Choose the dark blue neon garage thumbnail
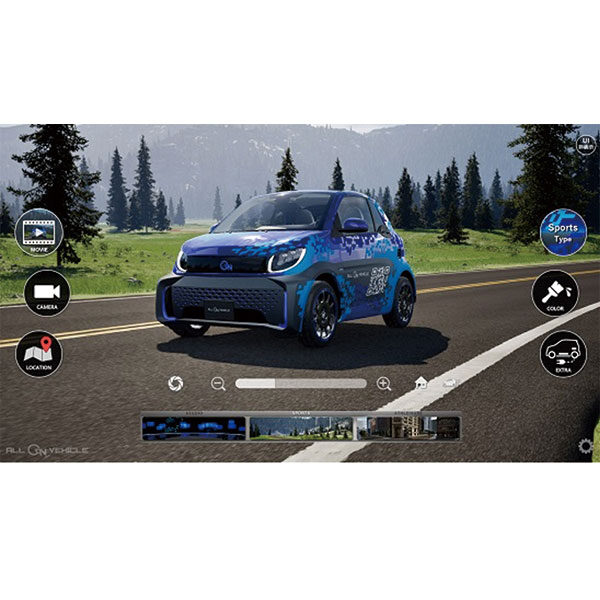 194,428
